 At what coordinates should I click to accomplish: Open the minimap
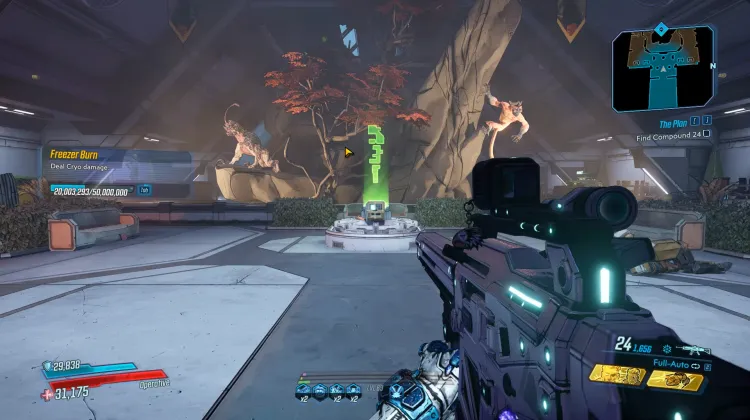coord(662,70)
